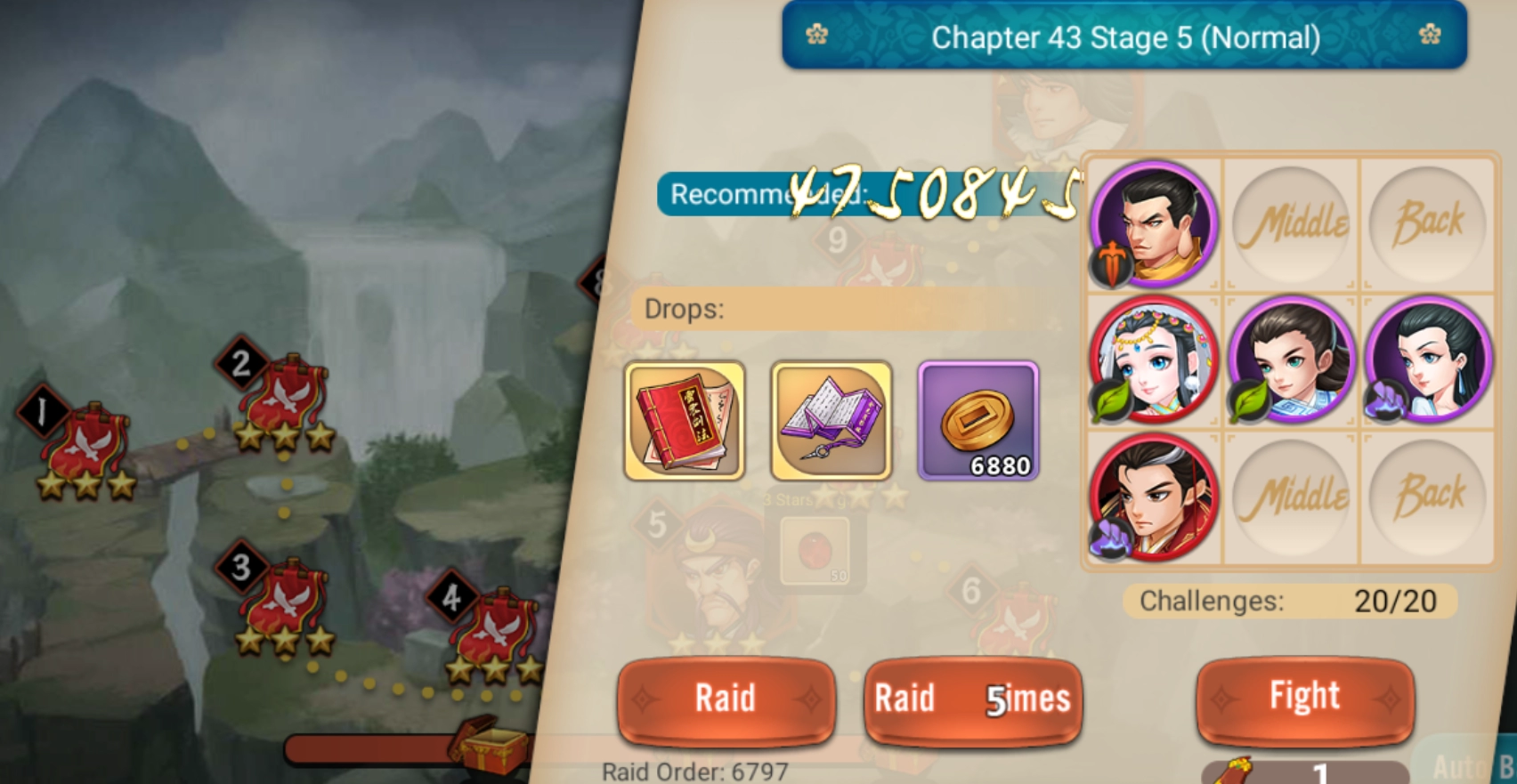
Task: Choose the empty Back slot in bottom row
Action: point(1429,497)
